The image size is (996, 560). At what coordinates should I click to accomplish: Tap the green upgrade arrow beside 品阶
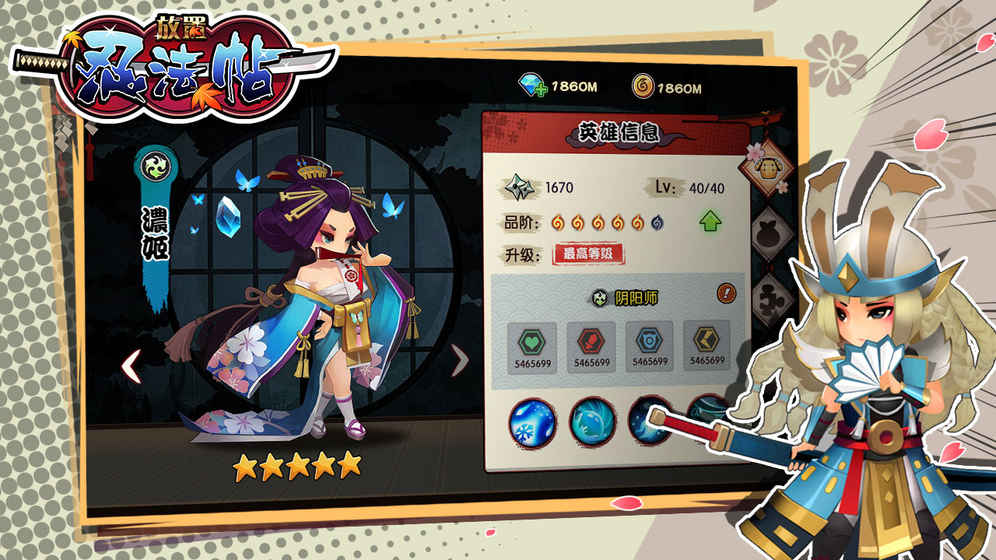(710, 222)
